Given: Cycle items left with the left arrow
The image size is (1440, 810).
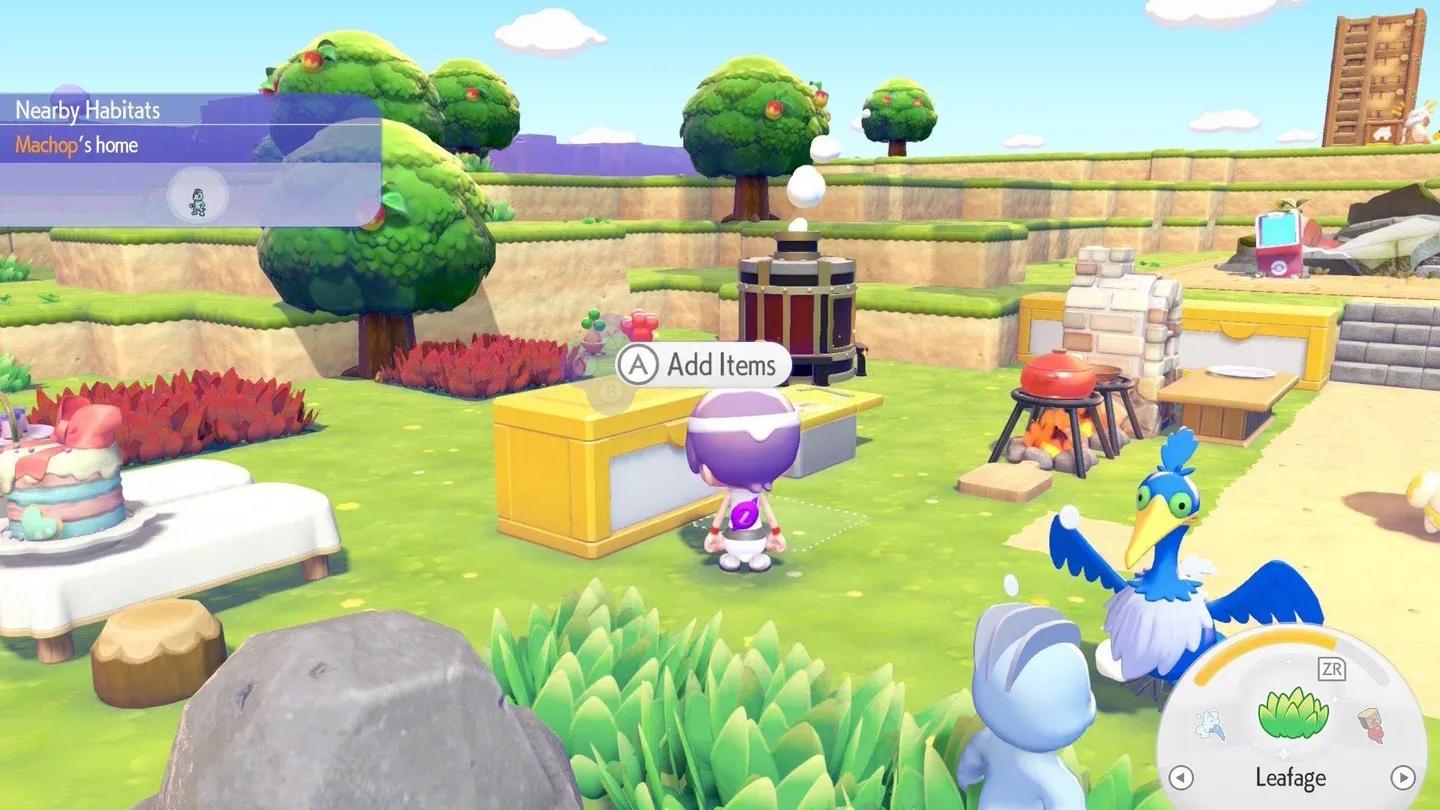Looking at the screenshot, I should point(1182,778).
